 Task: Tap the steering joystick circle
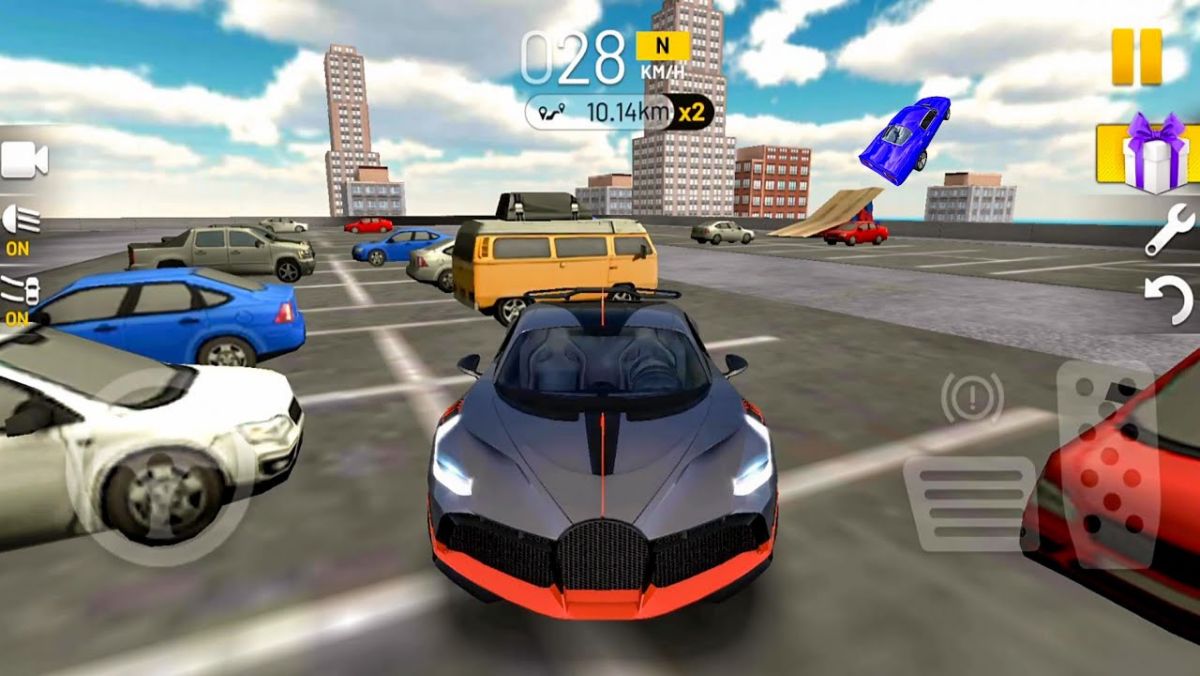(160, 470)
